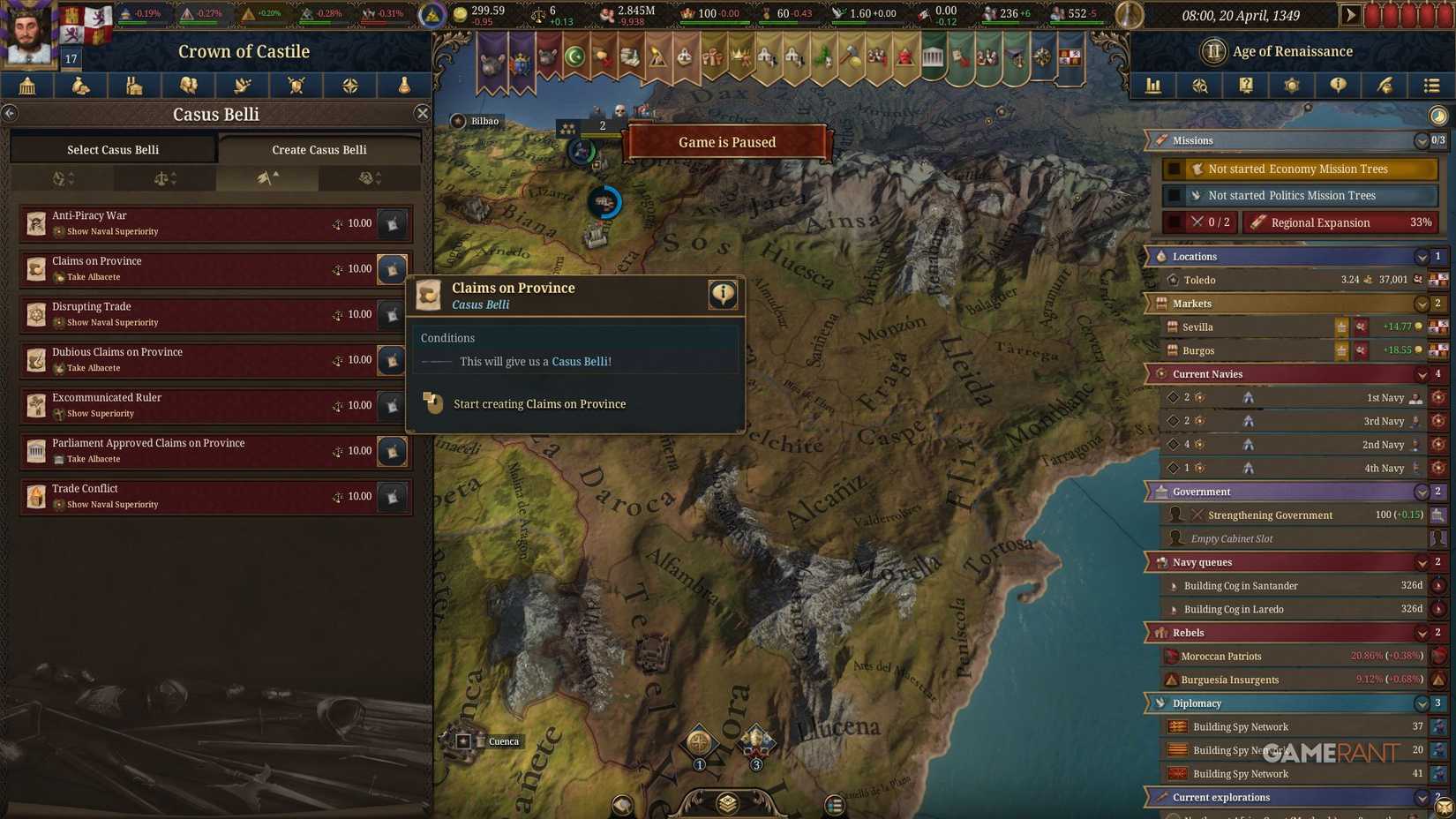Expand the Rebels section chevron
1456x819 pixels.
tap(1422, 632)
